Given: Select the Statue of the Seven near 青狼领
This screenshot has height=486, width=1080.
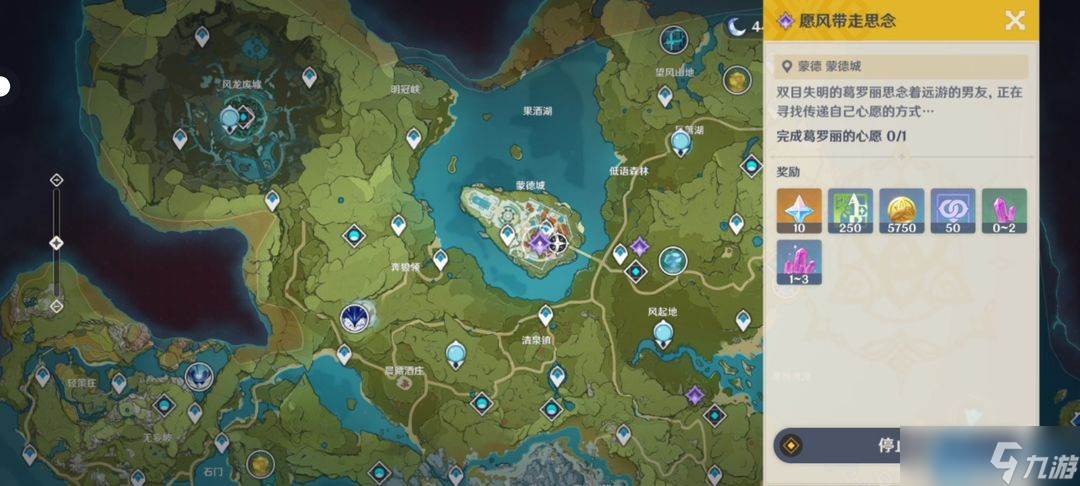Looking at the screenshot, I should click(353, 317).
